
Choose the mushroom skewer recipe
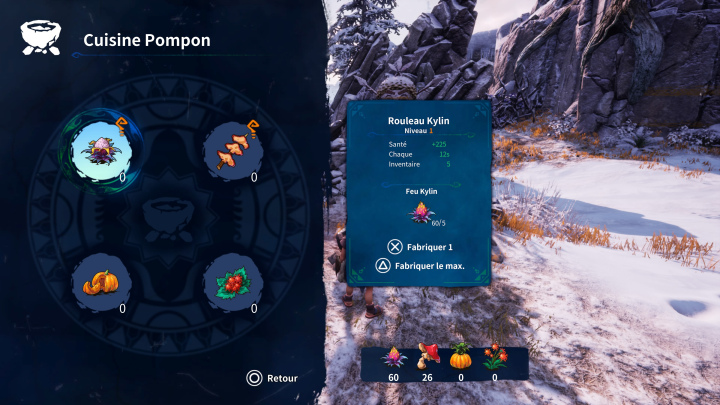tap(233, 153)
